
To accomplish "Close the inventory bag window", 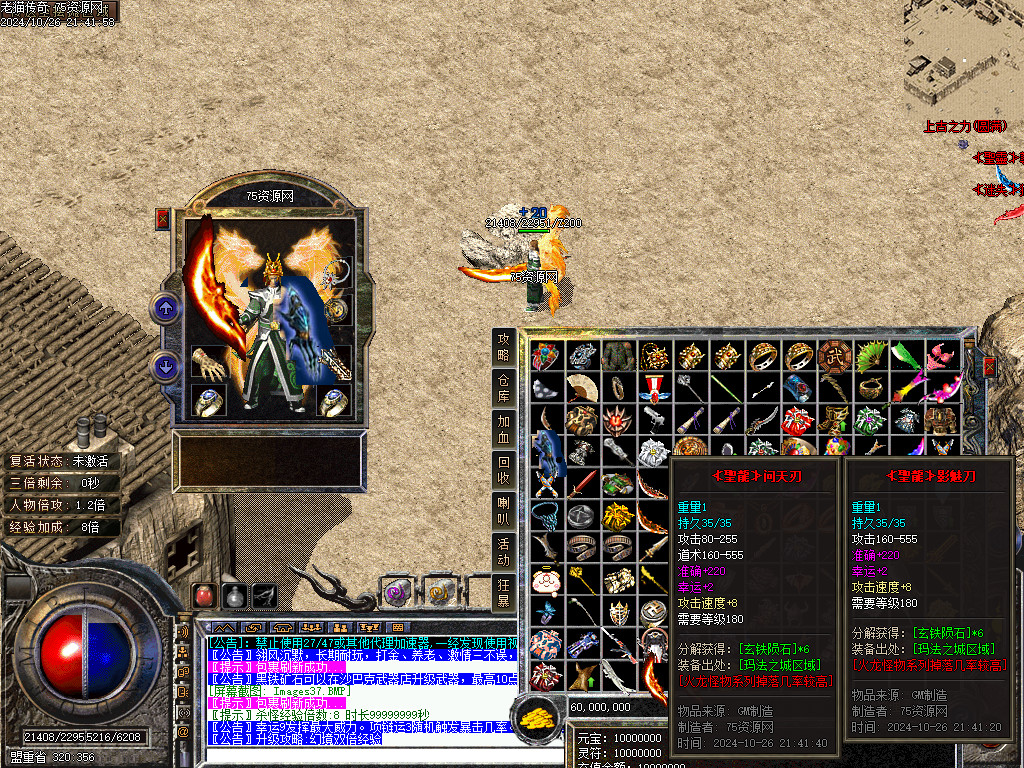I will coord(989,367).
